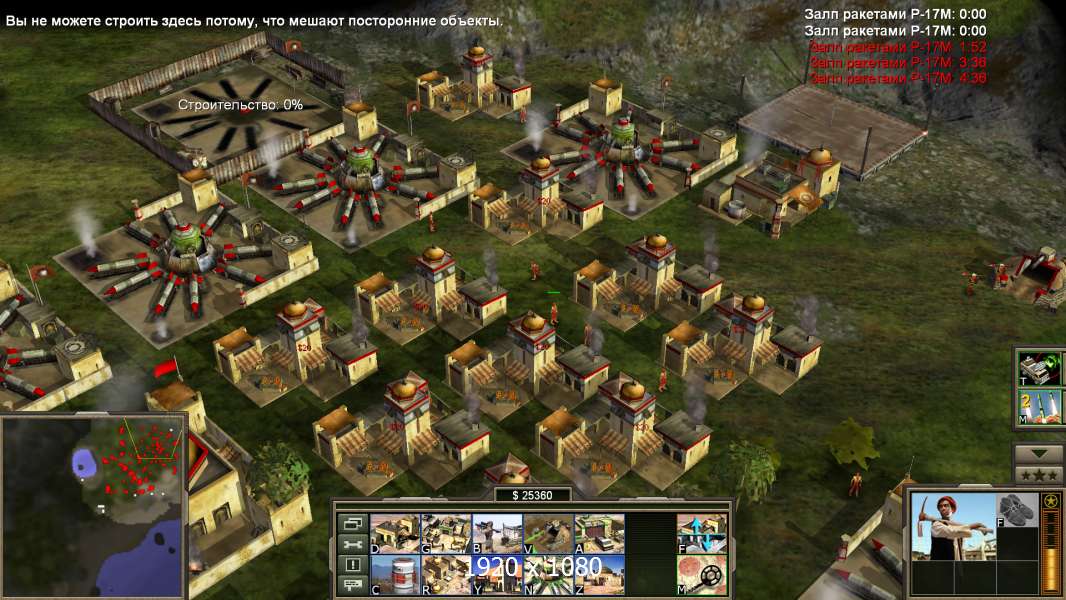Select the tunnel build icon labeled V
This screenshot has height=600, width=1066.
(548, 533)
